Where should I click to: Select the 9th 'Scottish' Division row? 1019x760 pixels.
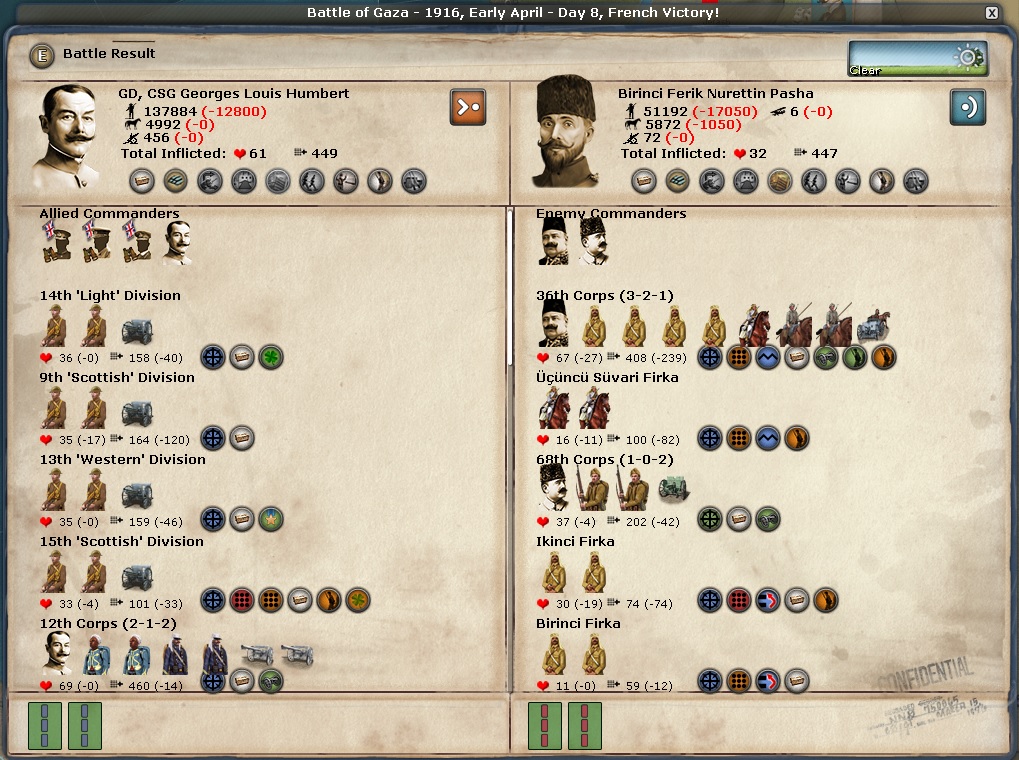(117, 378)
